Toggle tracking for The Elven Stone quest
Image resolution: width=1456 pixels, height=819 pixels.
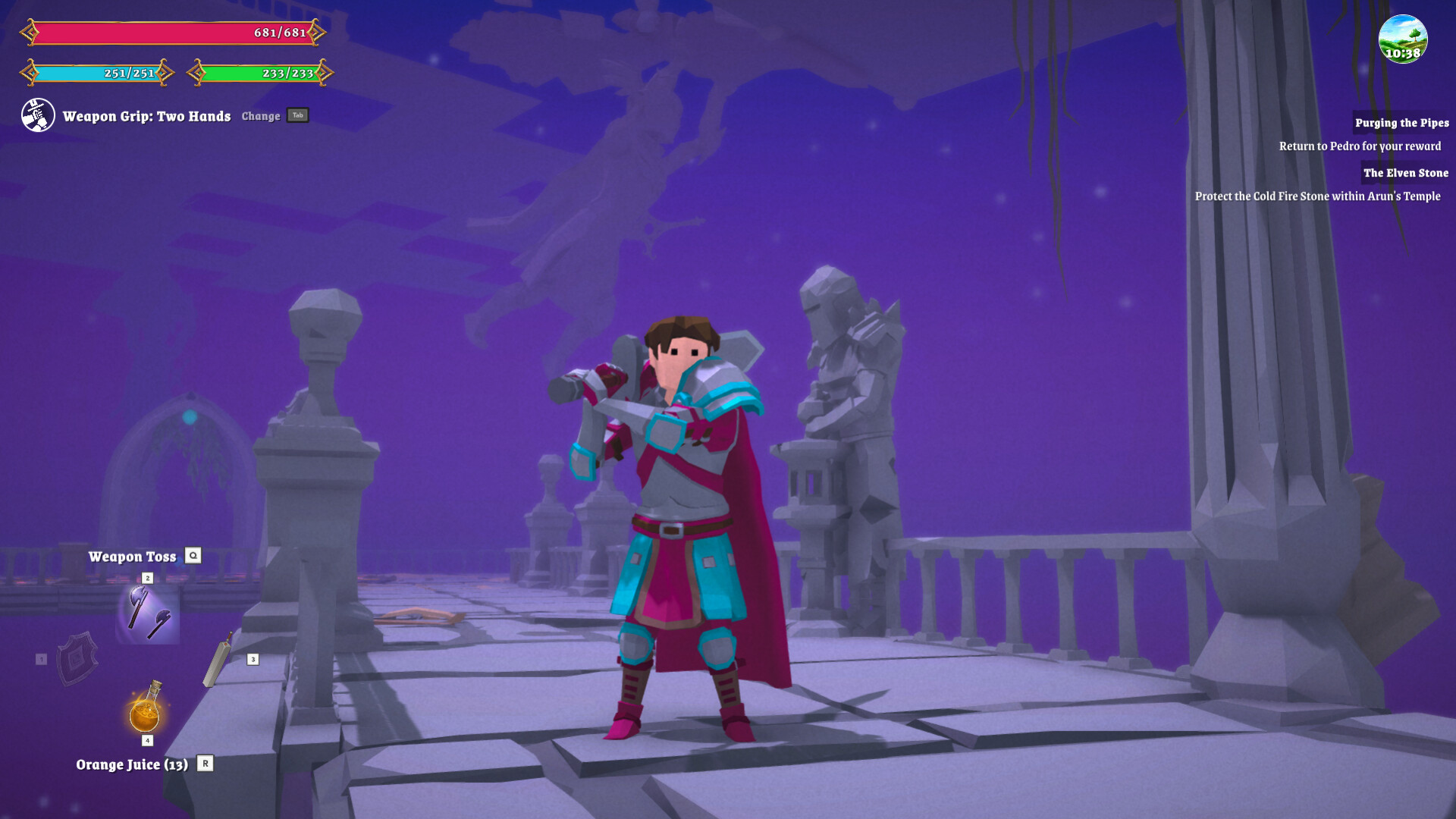click(1405, 173)
